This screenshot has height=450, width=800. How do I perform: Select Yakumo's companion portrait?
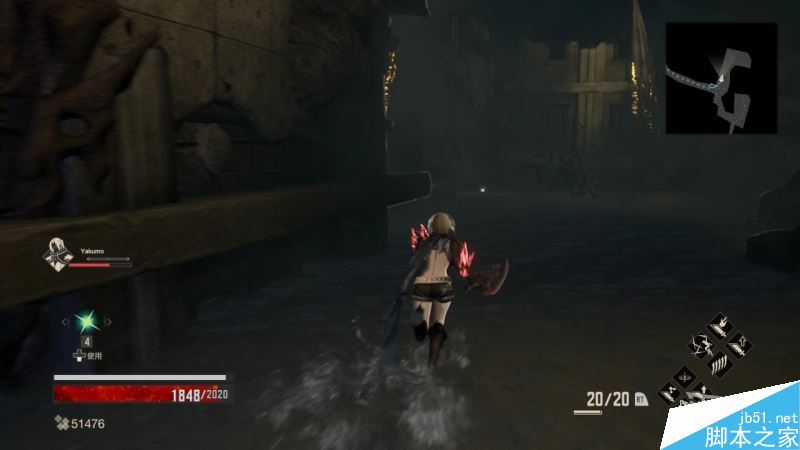click(x=56, y=255)
